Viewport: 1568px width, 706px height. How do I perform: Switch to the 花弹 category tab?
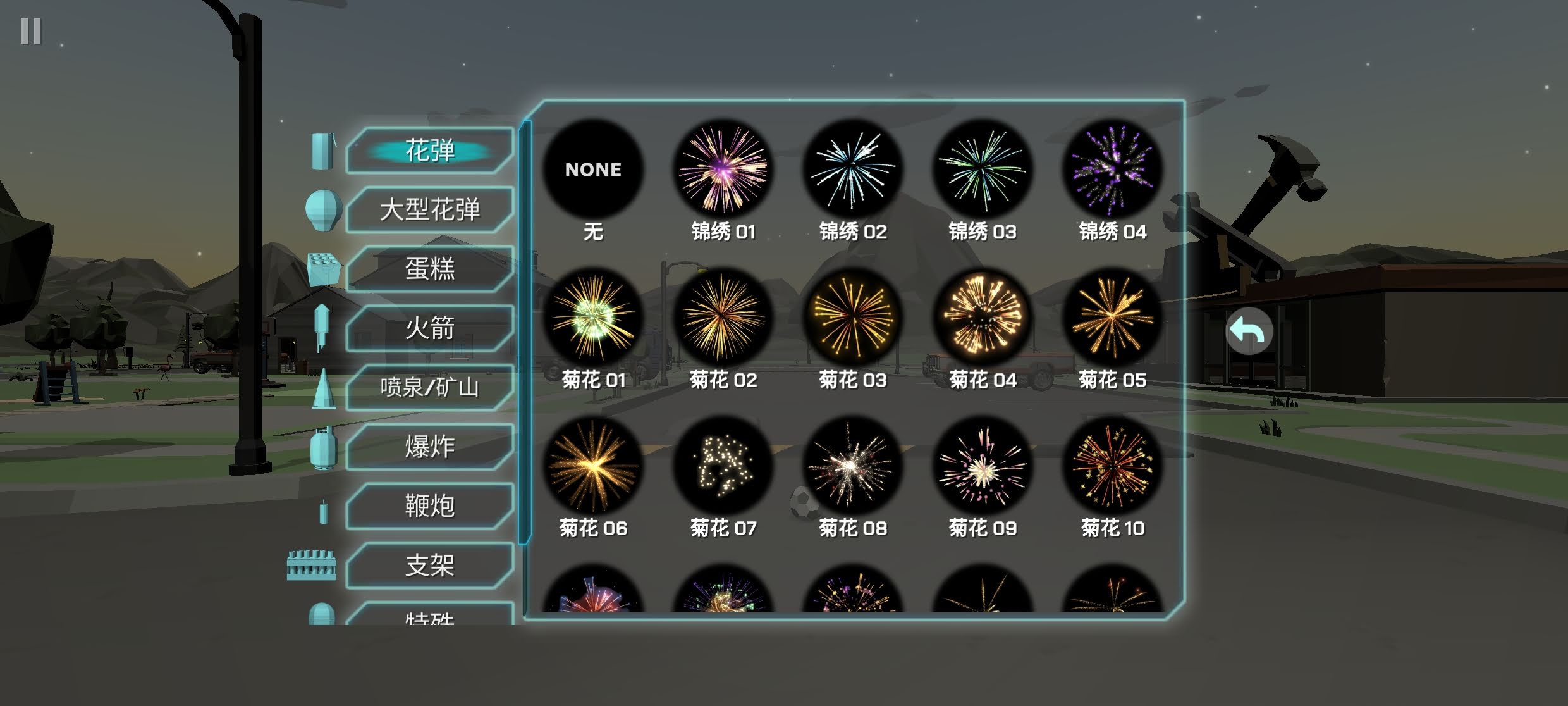tap(430, 151)
